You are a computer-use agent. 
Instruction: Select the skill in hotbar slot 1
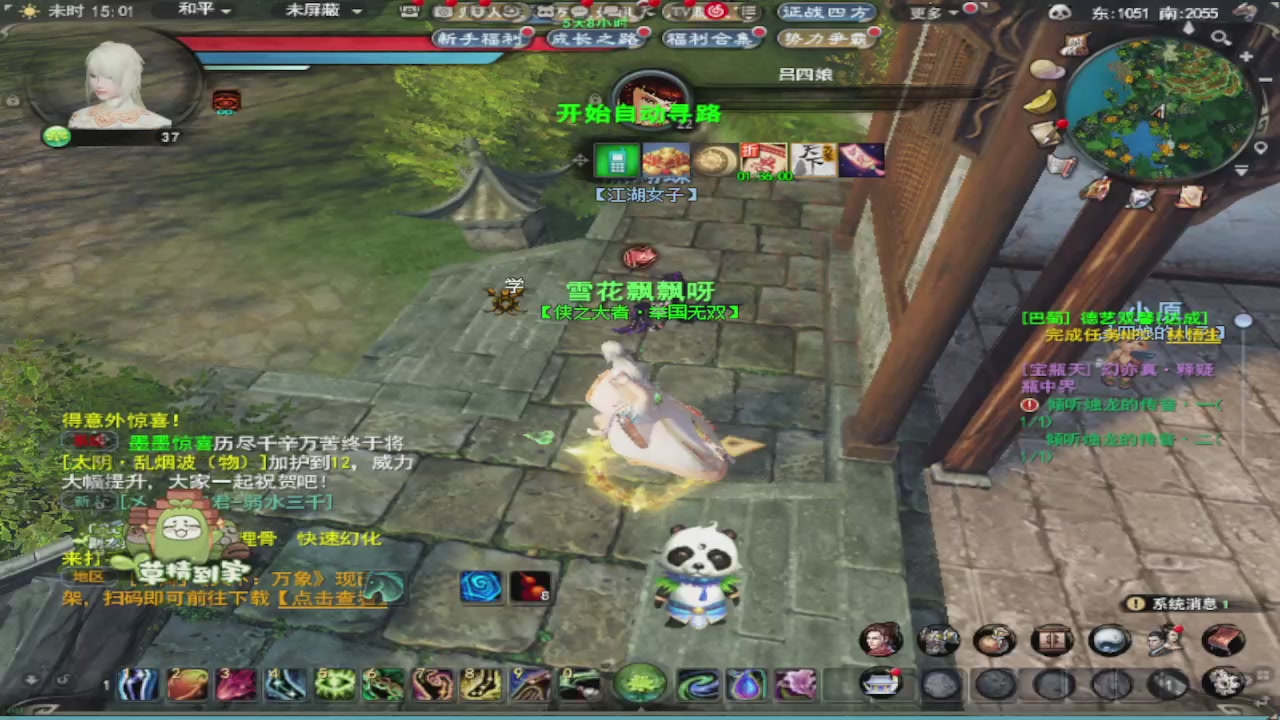pos(137,684)
